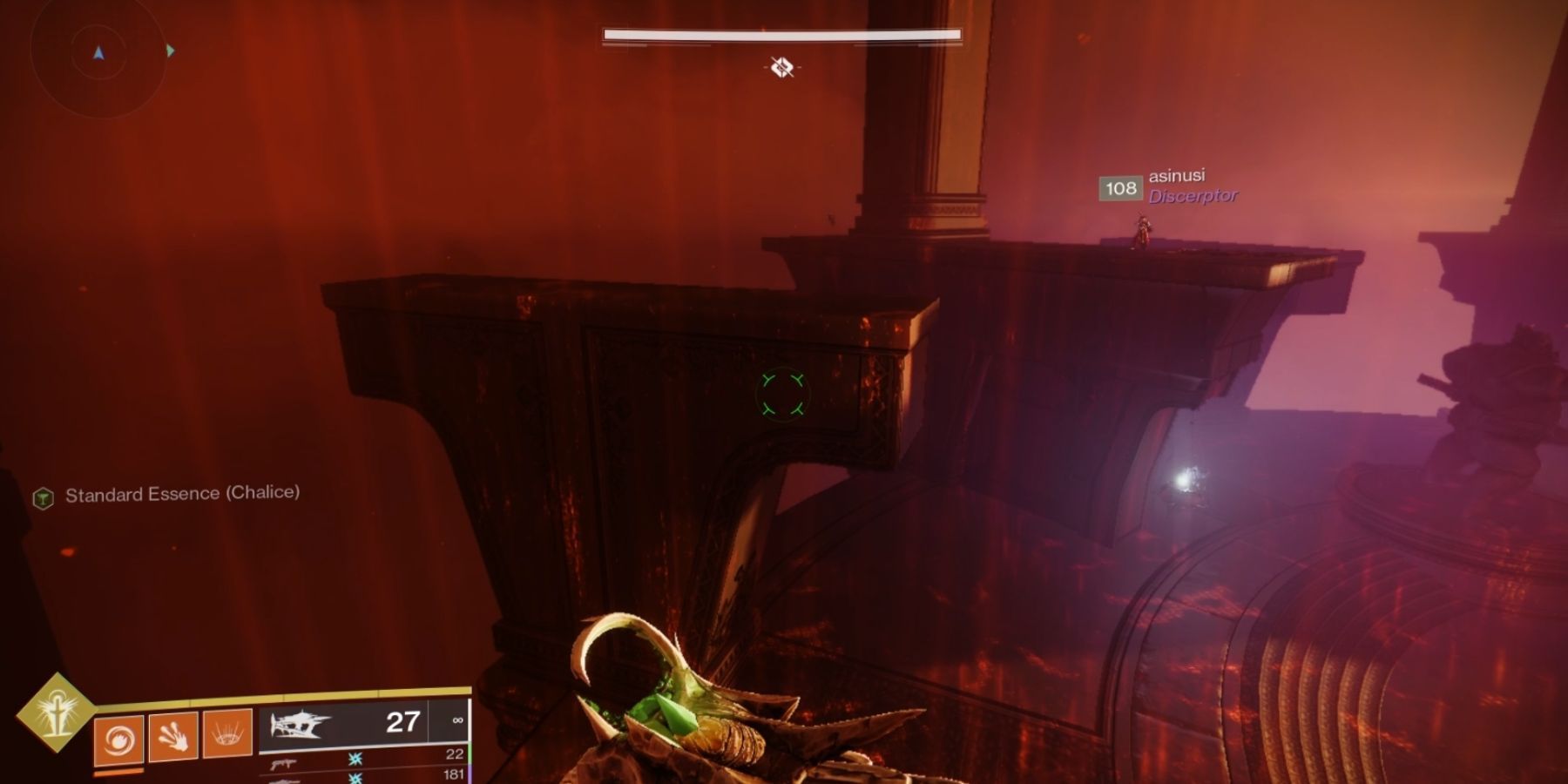This screenshot has width=1568, height=784.
Task: Click the crossed-swords enemy difficulty icon
Action: 783,68
